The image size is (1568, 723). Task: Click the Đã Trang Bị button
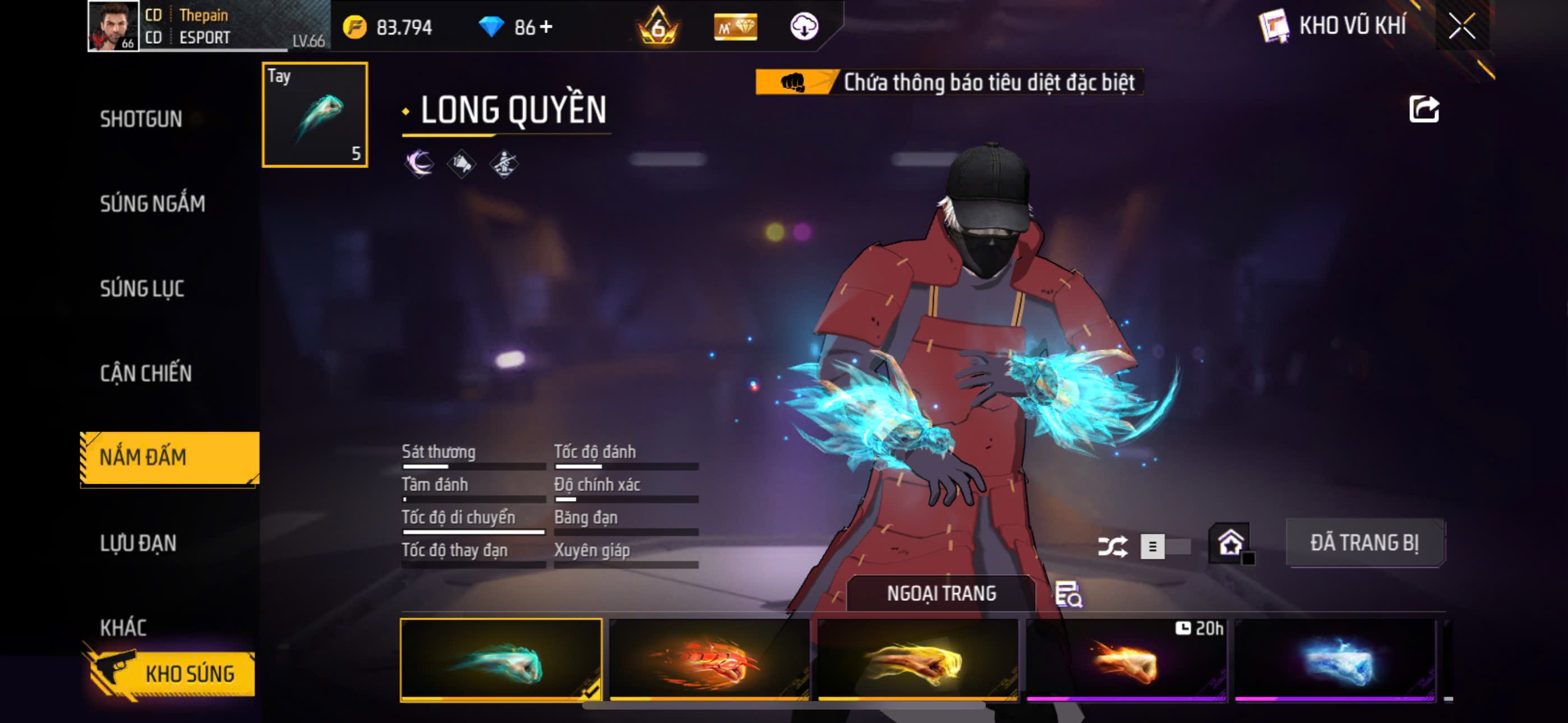pyautogui.click(x=1364, y=543)
